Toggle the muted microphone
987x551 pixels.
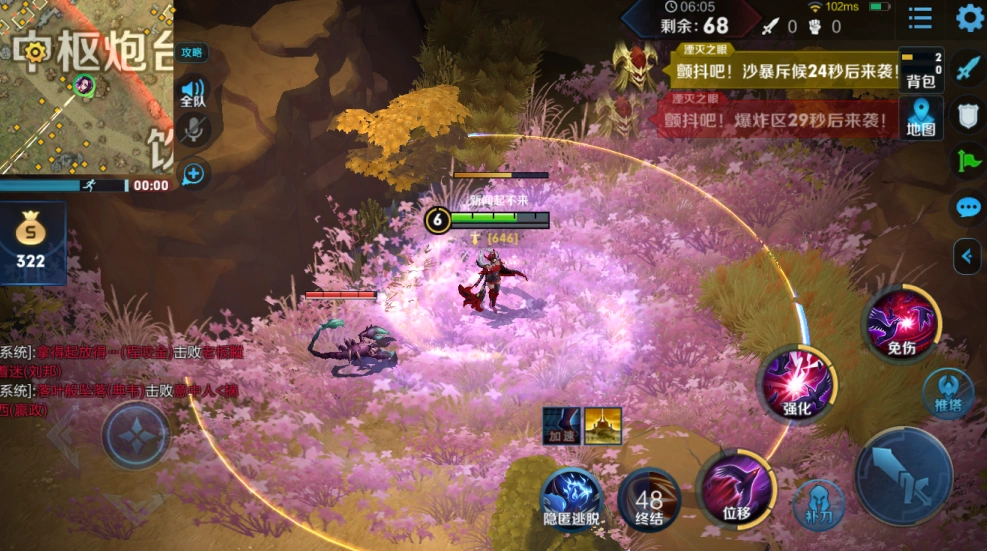tap(193, 129)
